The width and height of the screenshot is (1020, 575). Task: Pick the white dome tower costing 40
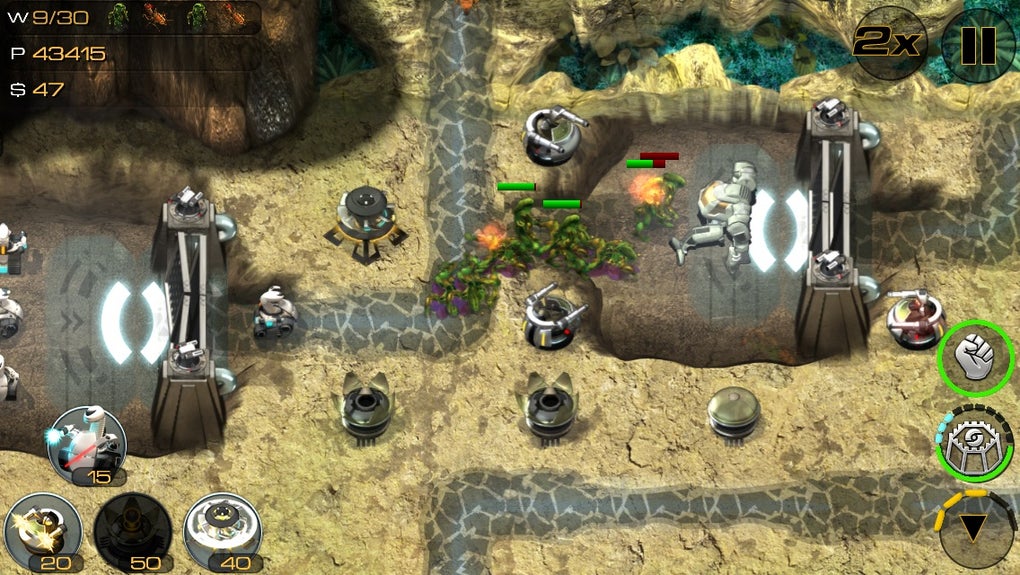click(222, 530)
